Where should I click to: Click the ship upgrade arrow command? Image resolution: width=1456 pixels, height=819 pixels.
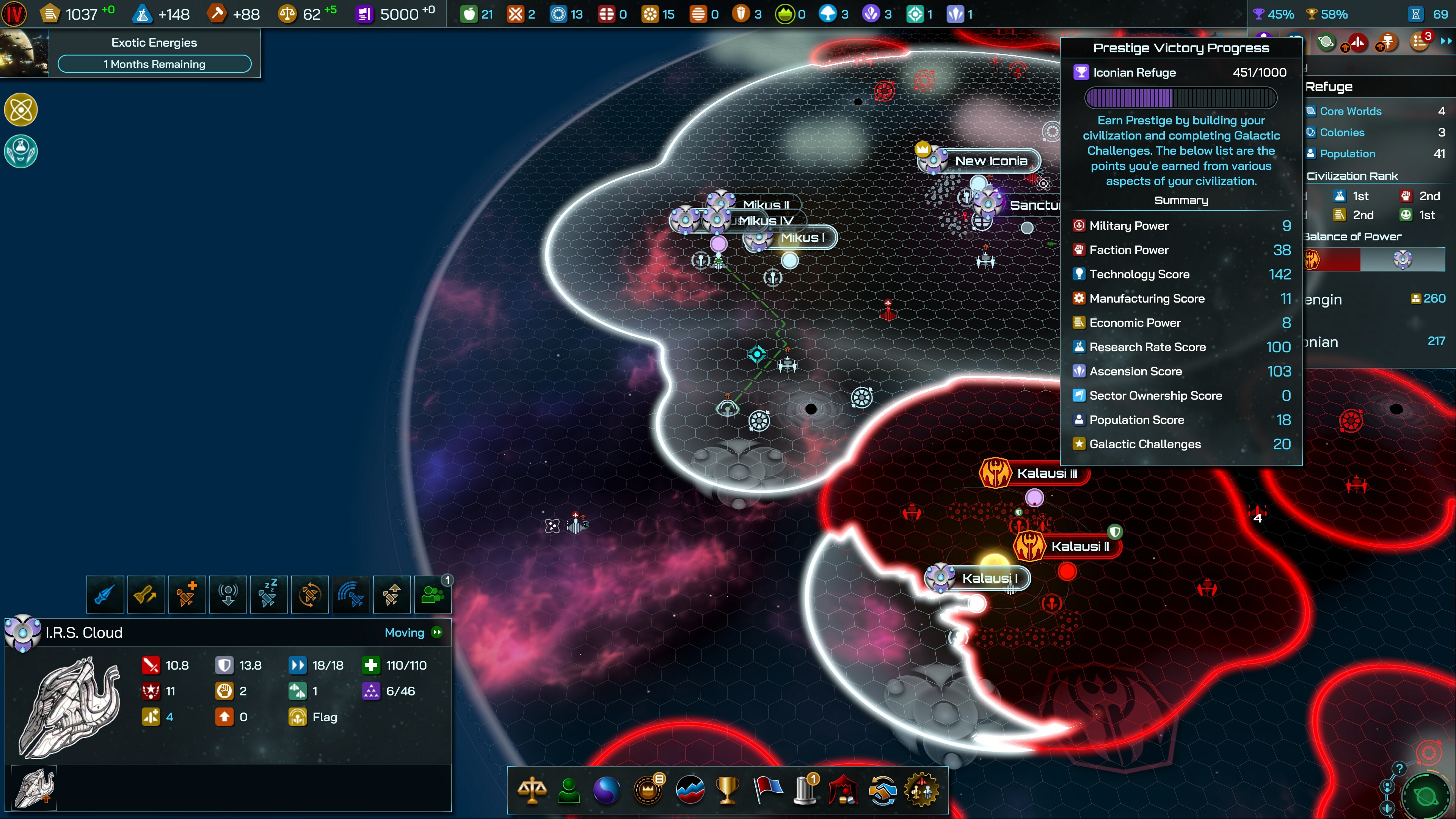(x=392, y=594)
